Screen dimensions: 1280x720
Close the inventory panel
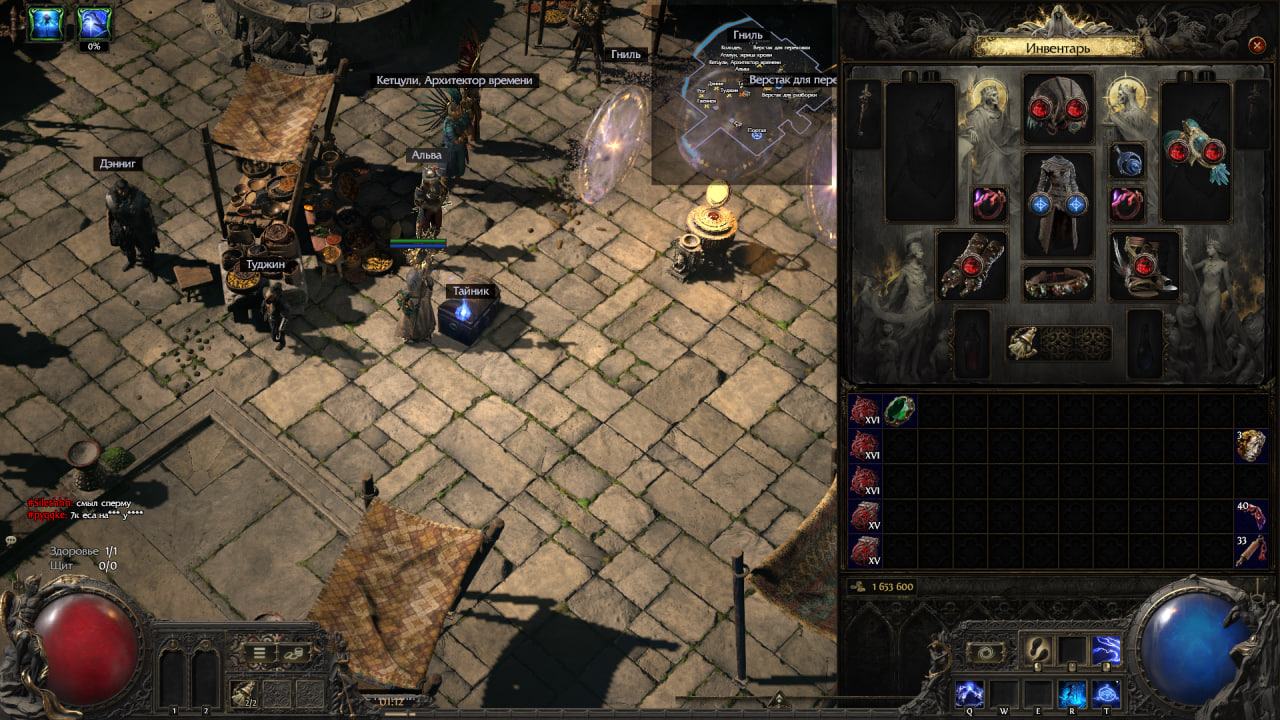1257,45
